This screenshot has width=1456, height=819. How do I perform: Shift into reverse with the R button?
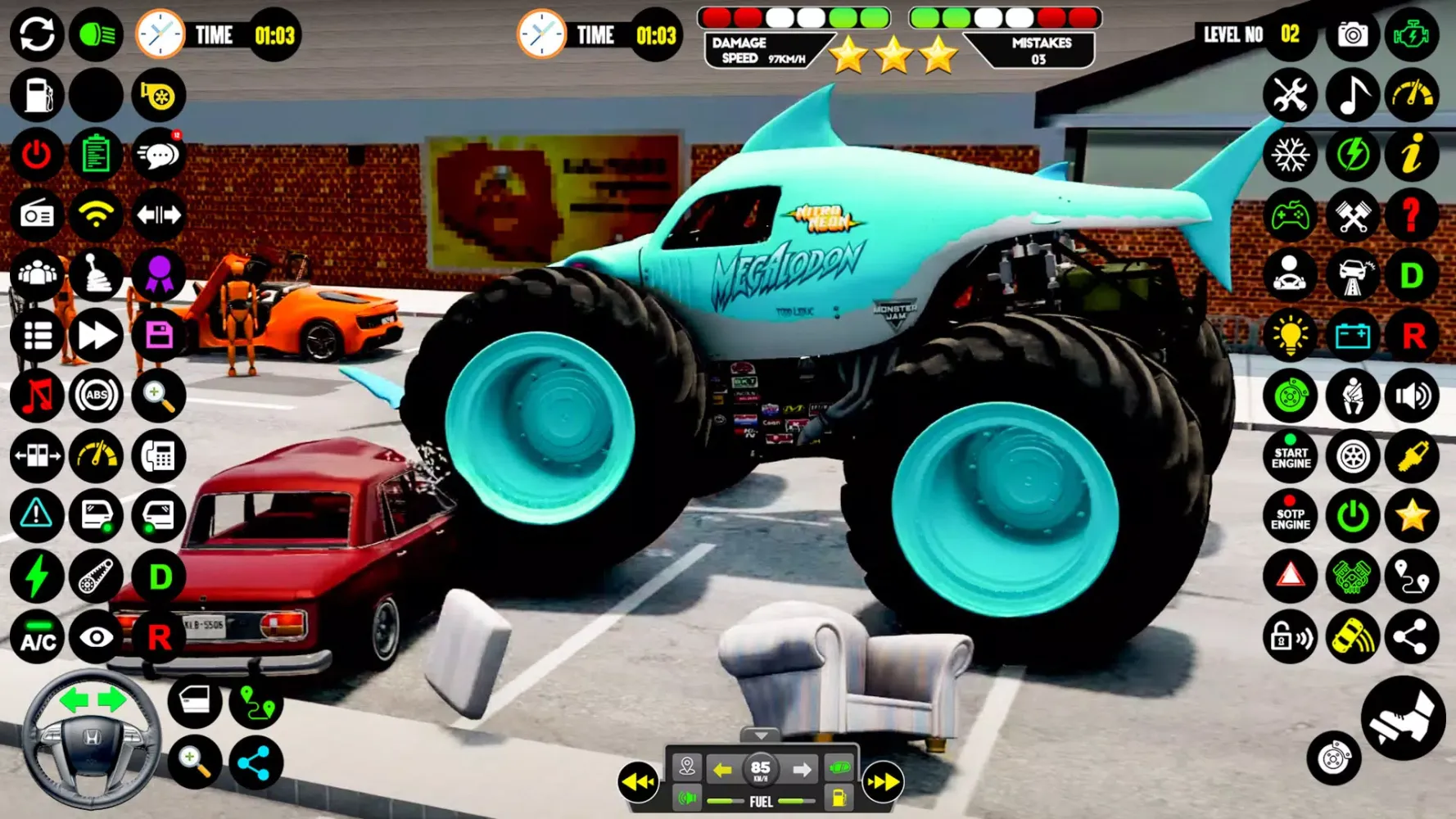coord(160,636)
